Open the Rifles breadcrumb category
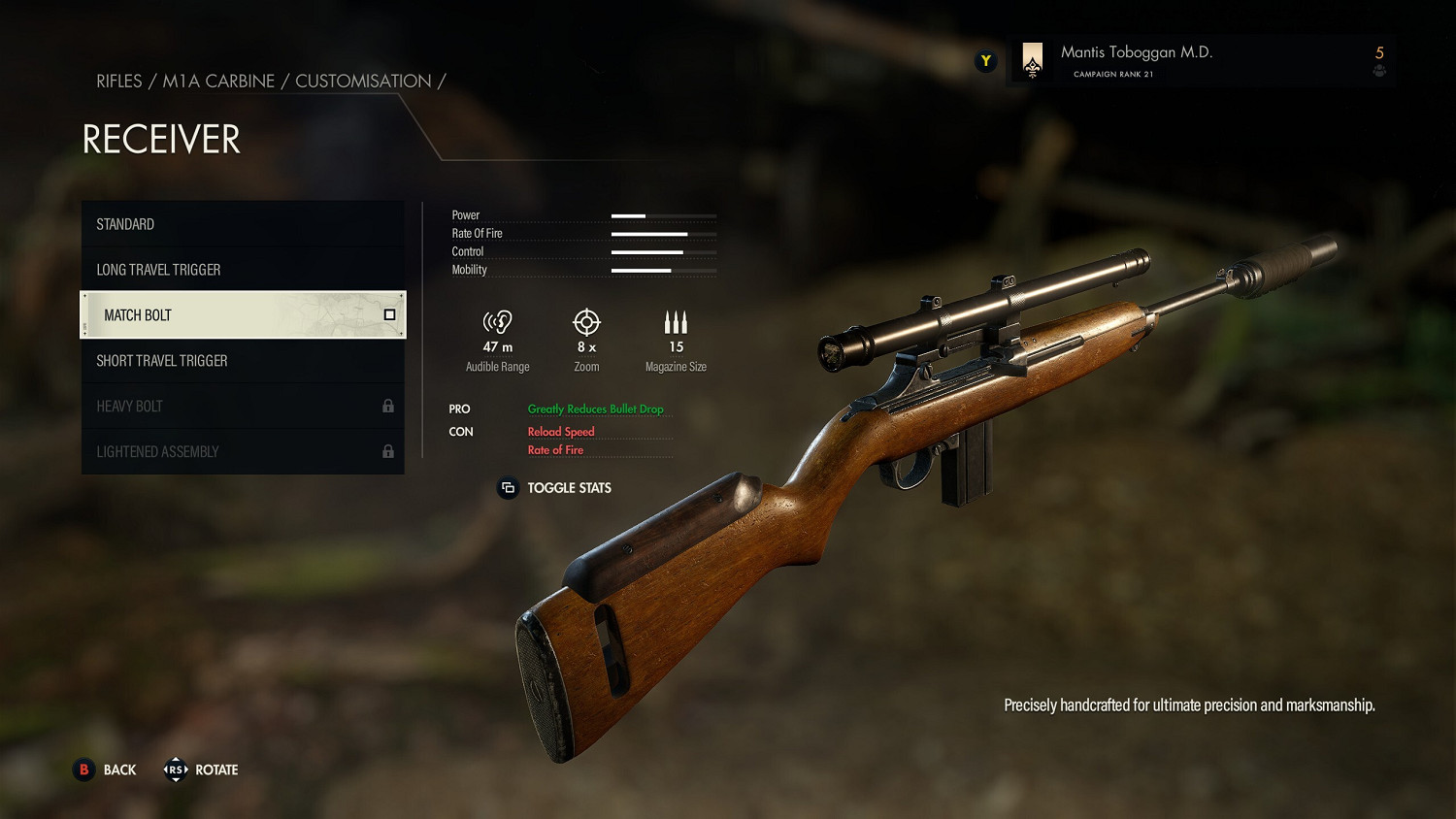Viewport: 1456px width, 819px height. pos(118,82)
